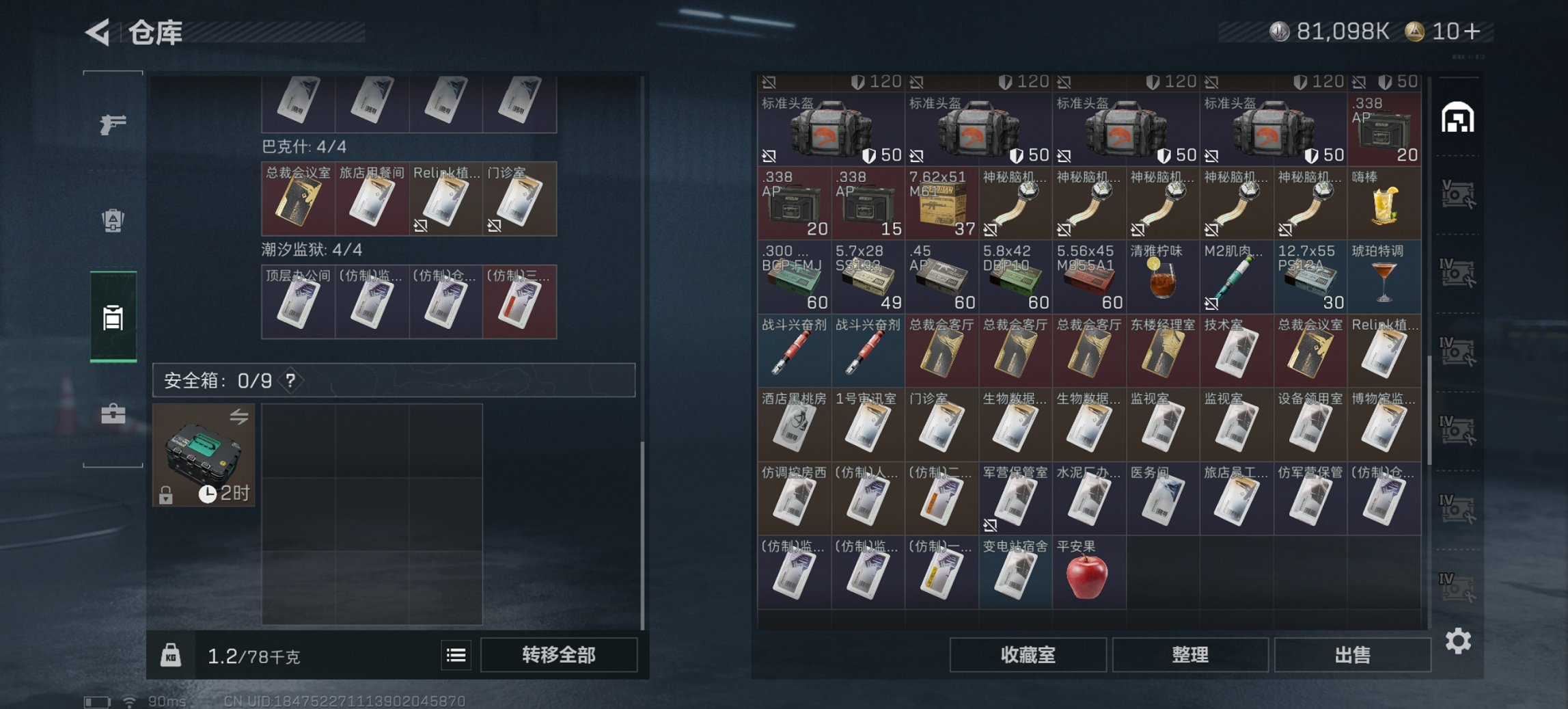Screen dimensions: 1568x709
Task: Click the weight capacity bar showing 1.2/78千克
Action: click(x=255, y=655)
